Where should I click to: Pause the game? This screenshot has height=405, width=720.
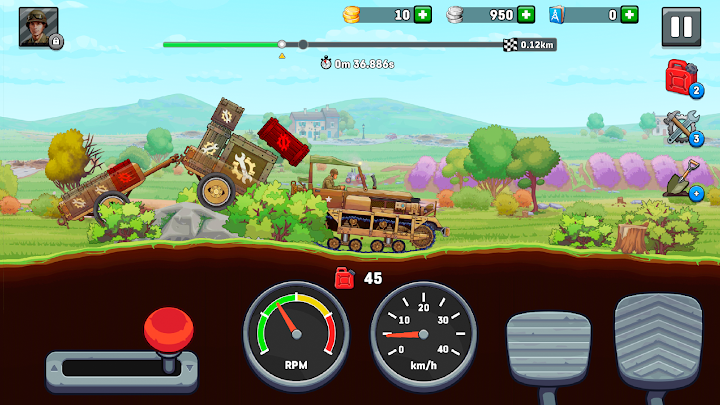681,26
